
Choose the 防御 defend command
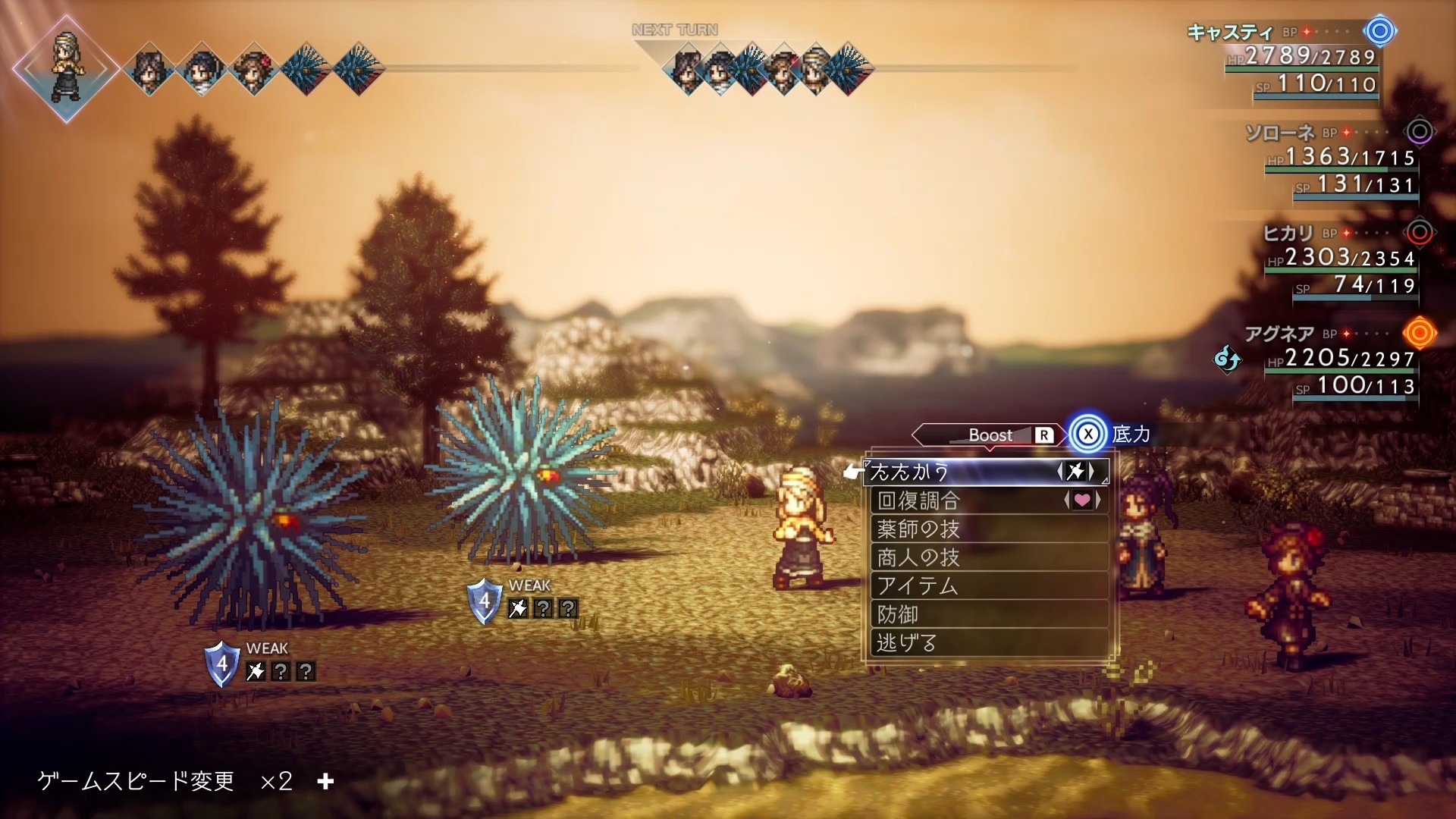tap(986, 614)
